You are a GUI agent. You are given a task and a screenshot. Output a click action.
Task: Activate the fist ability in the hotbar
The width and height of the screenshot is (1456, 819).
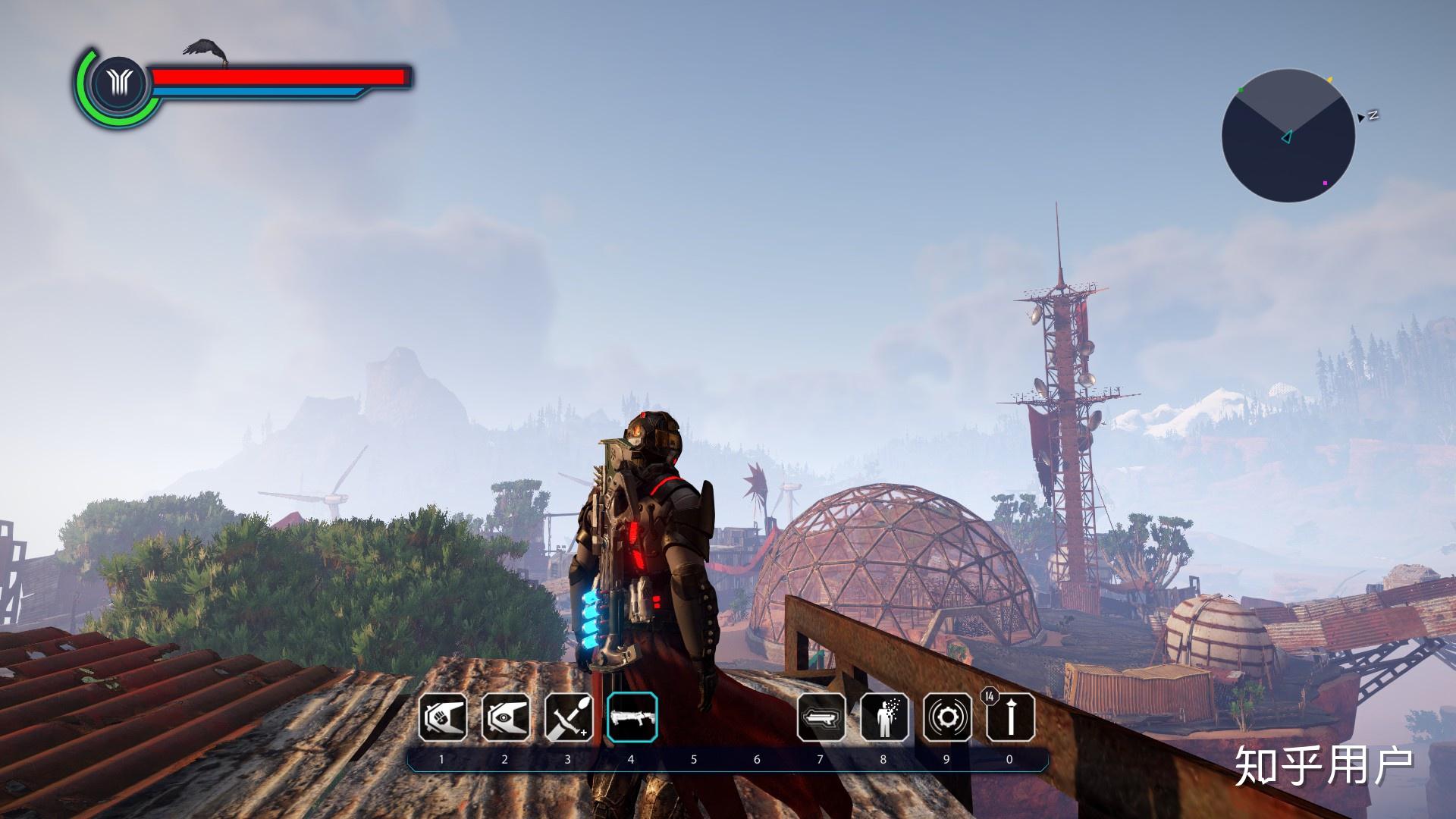coord(443,717)
